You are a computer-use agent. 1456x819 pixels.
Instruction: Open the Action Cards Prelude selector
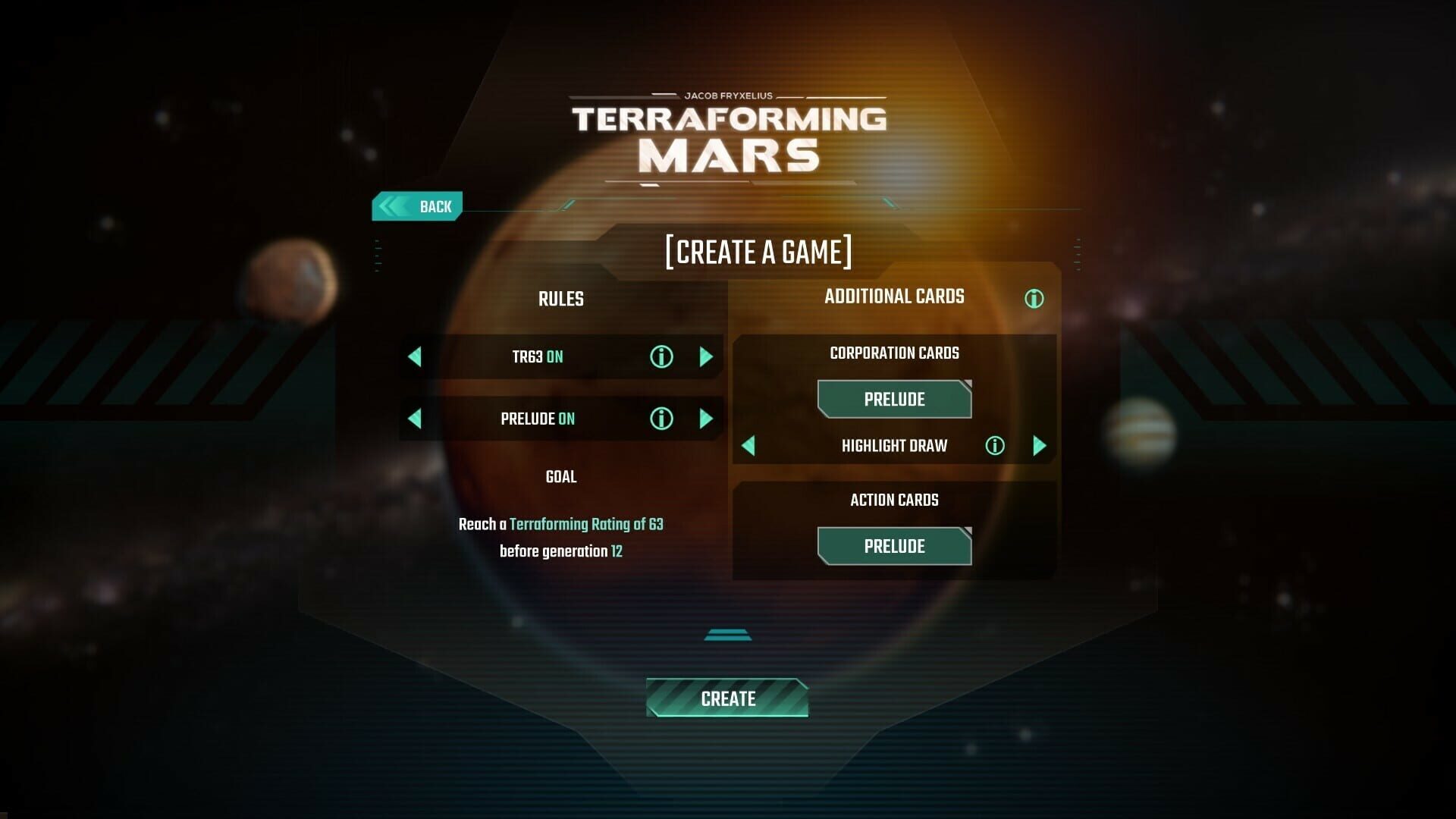point(893,546)
